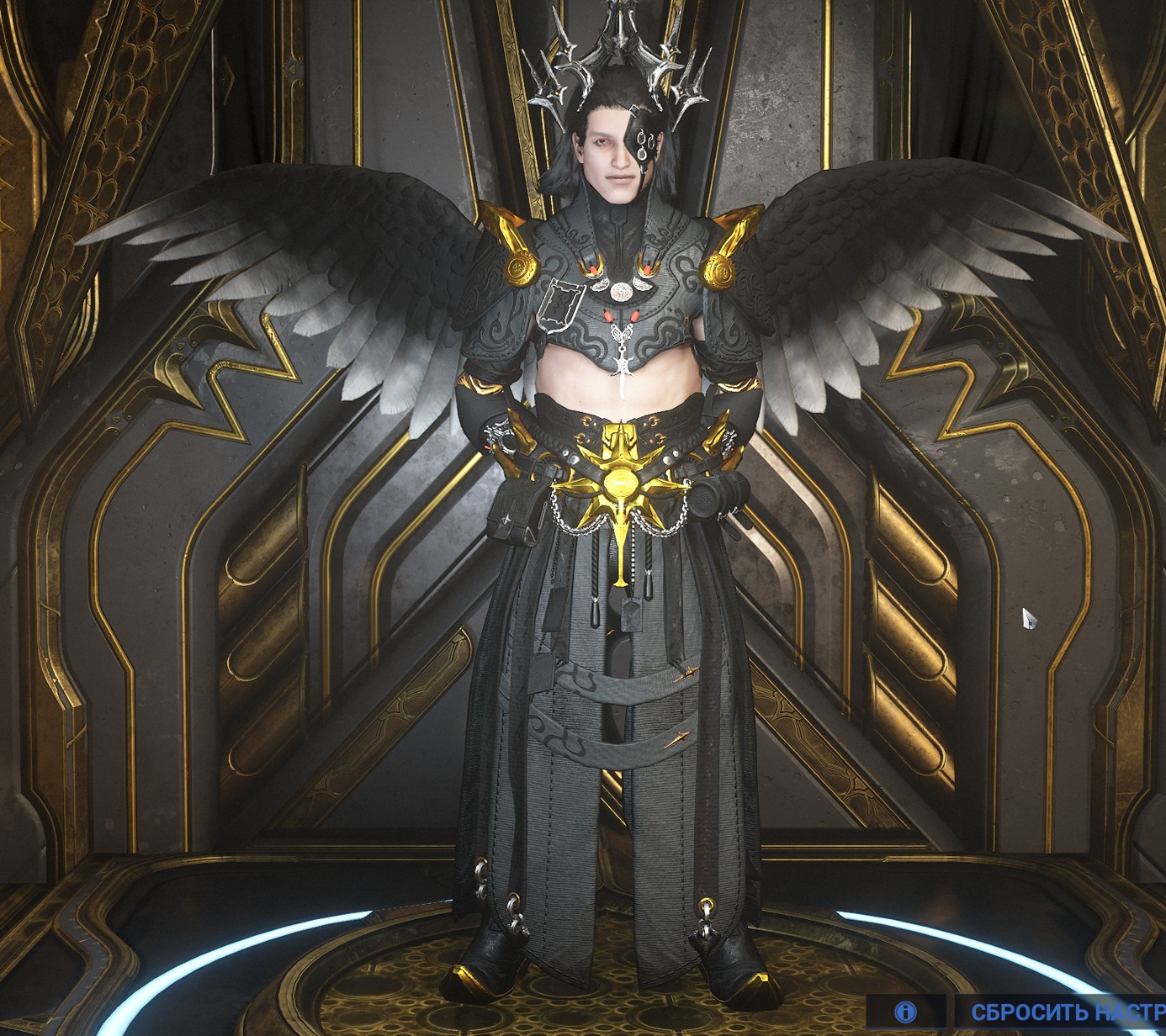Click the blue info icon button
Image resolution: width=1166 pixels, height=1036 pixels.
(x=906, y=1012)
